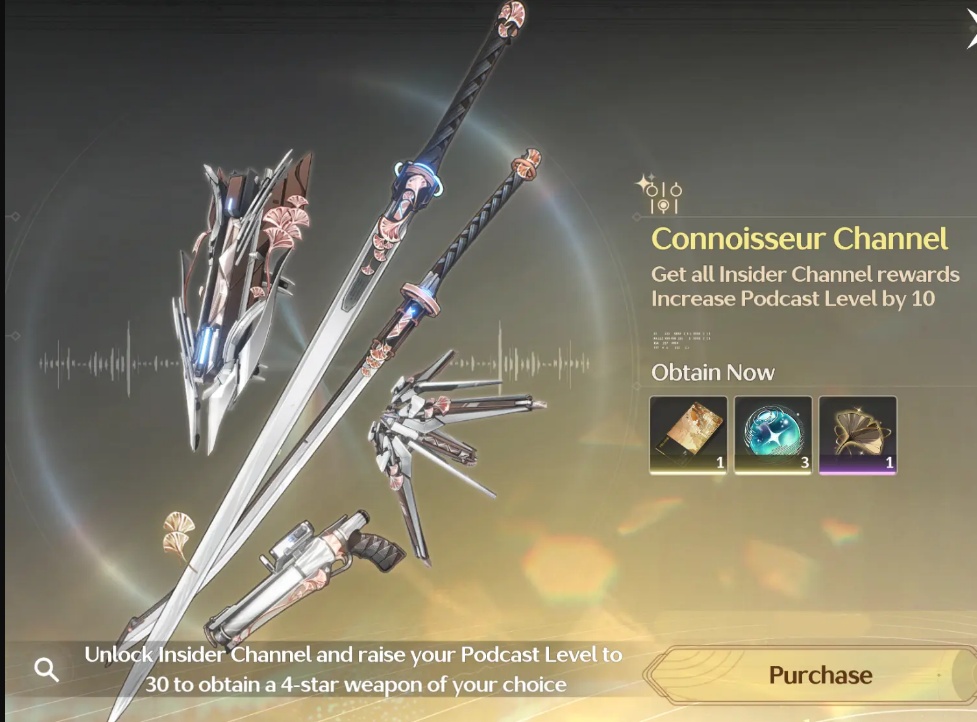Select the golden ticket reward item
Image resolution: width=977 pixels, height=722 pixels.
coord(688,434)
